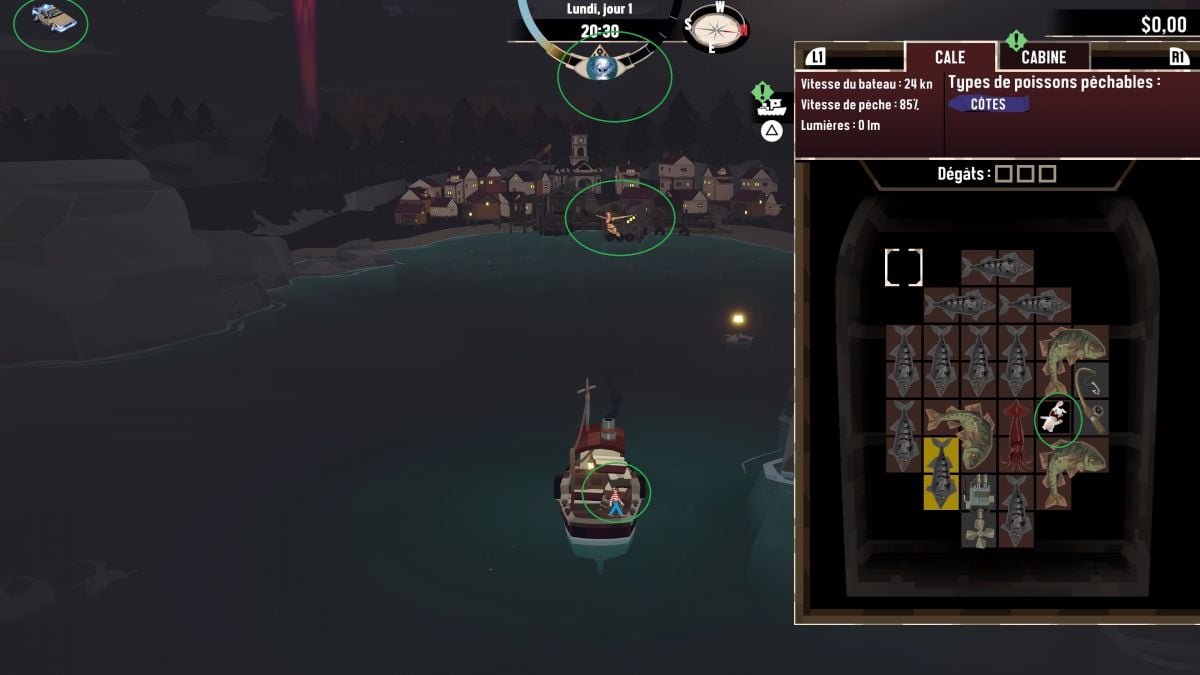
Task: Pick the fishing rod with hook
Action: (1090, 398)
